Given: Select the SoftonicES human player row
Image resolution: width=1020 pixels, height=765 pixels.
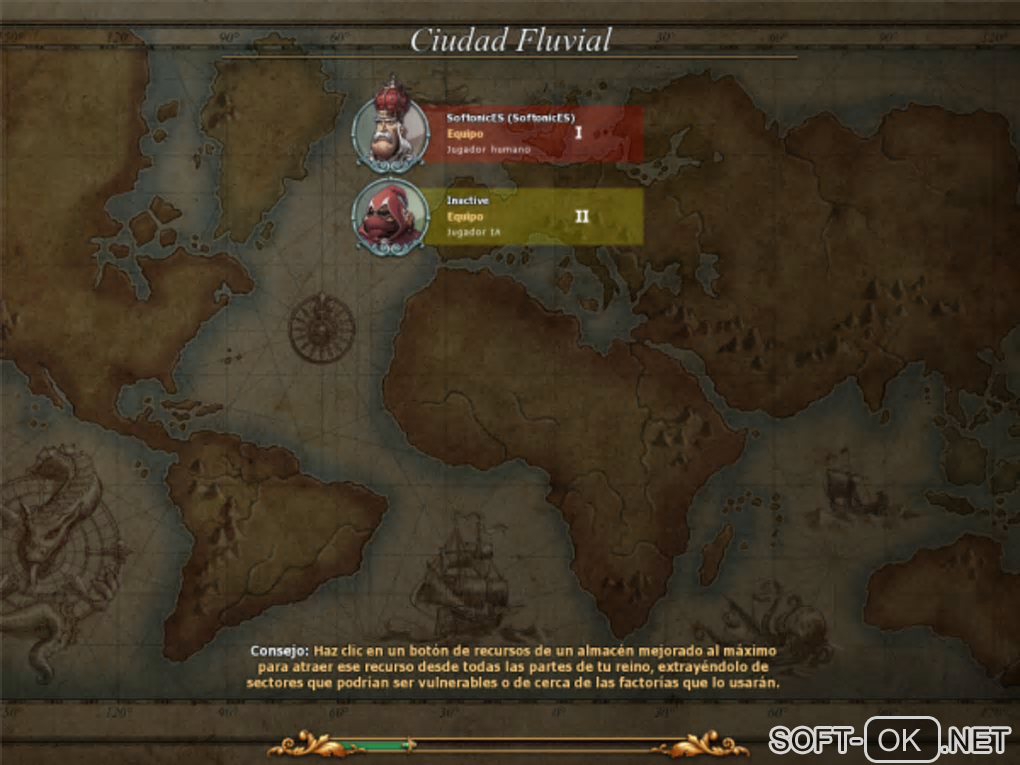Looking at the screenshot, I should pyautogui.click(x=532, y=134).
